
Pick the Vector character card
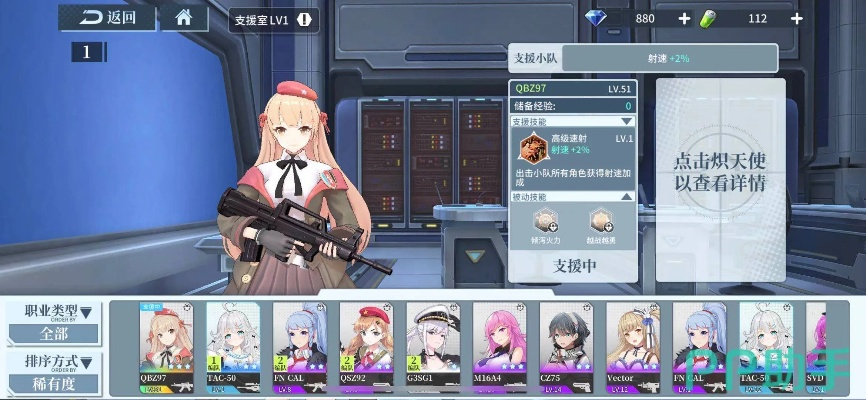coord(633,345)
